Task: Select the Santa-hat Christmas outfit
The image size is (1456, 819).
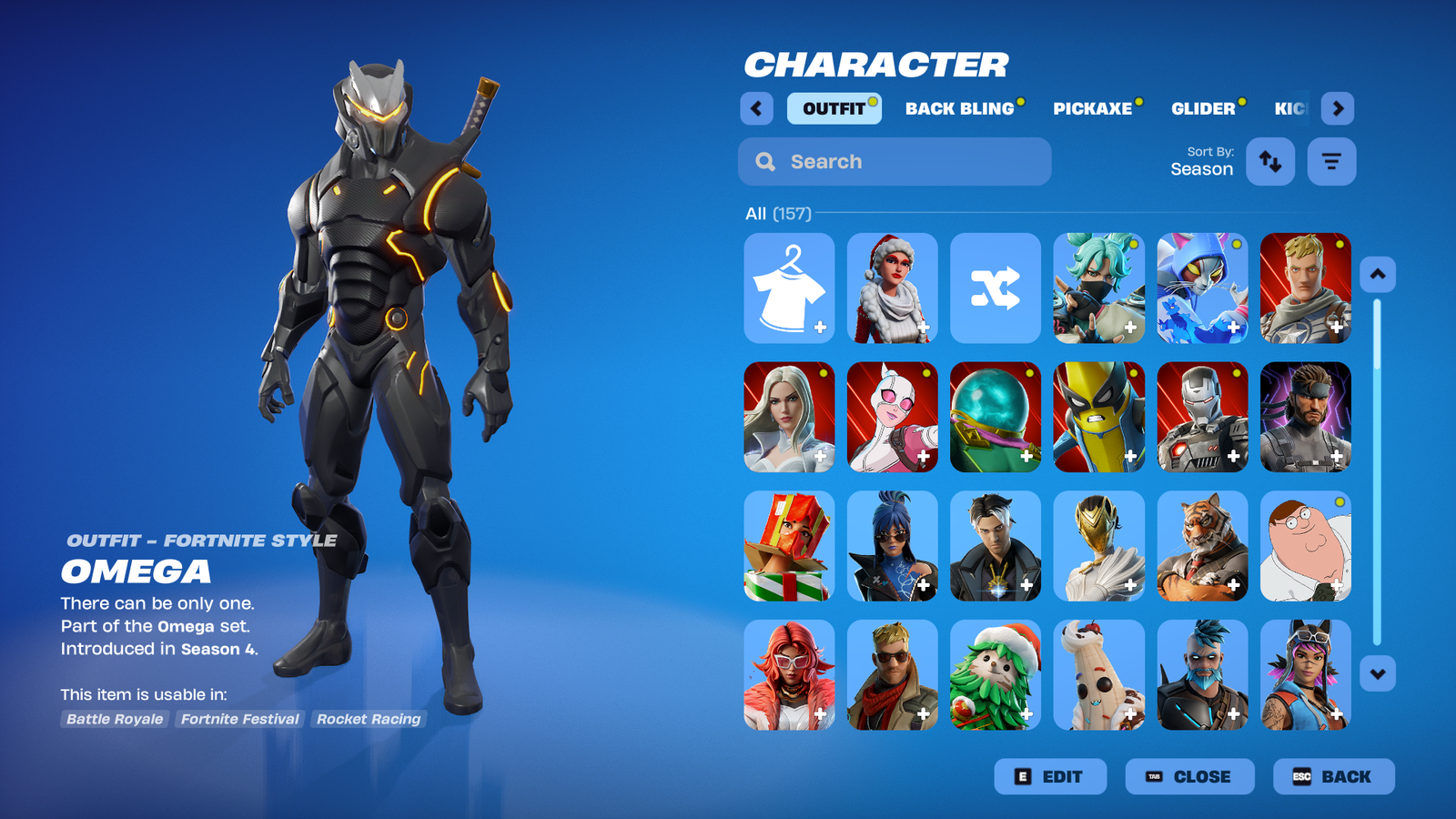Action: 892,288
